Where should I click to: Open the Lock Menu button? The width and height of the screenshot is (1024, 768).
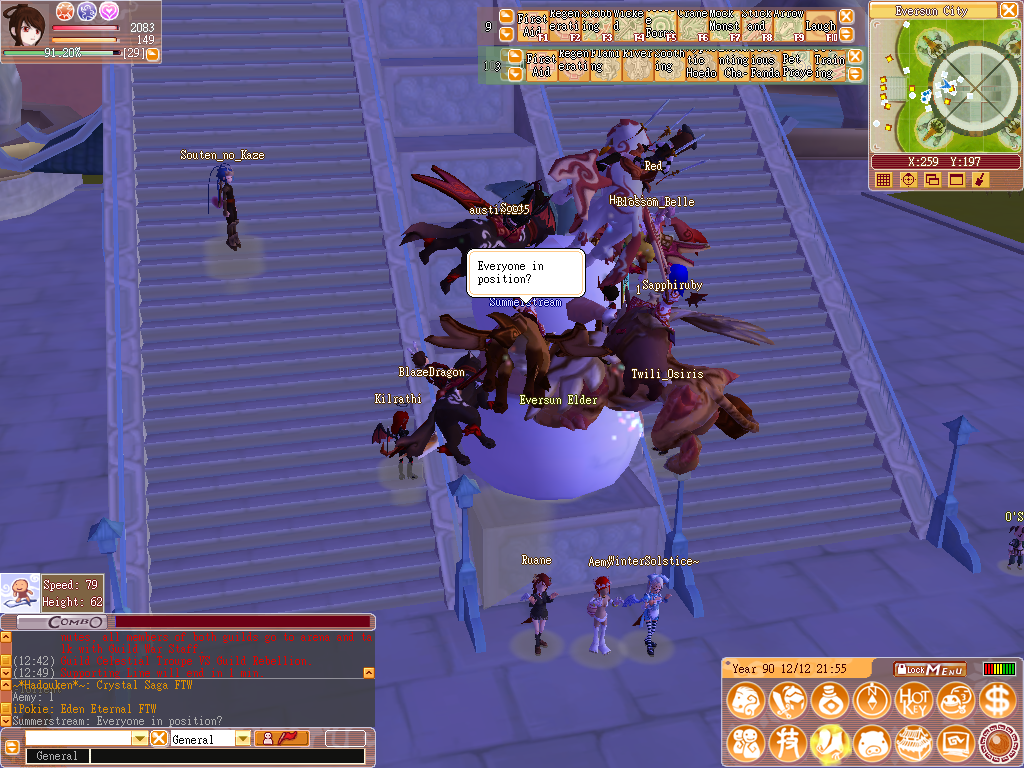931,669
